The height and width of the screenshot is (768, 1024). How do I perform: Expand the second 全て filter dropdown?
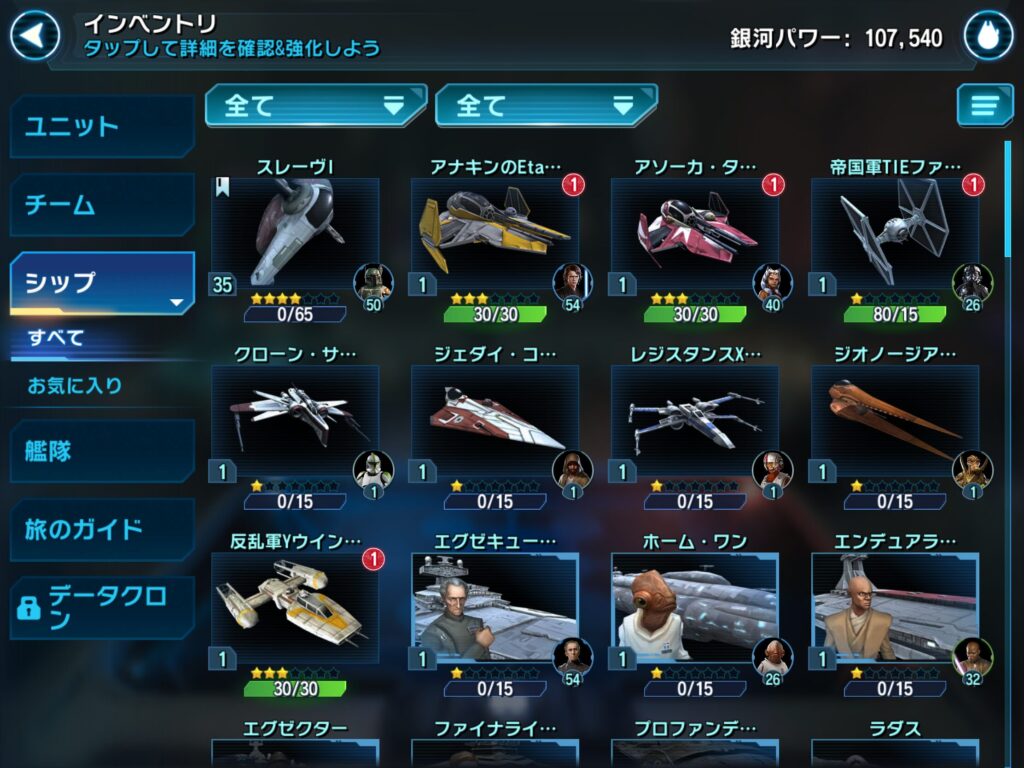coord(546,105)
